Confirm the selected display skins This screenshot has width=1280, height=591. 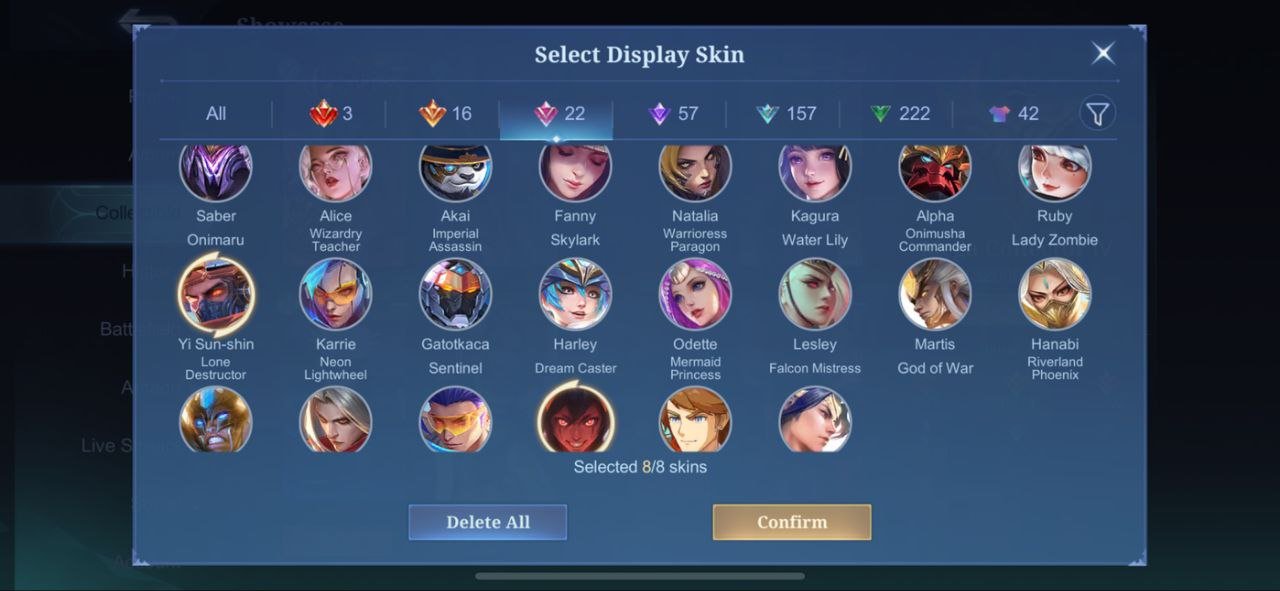point(791,522)
